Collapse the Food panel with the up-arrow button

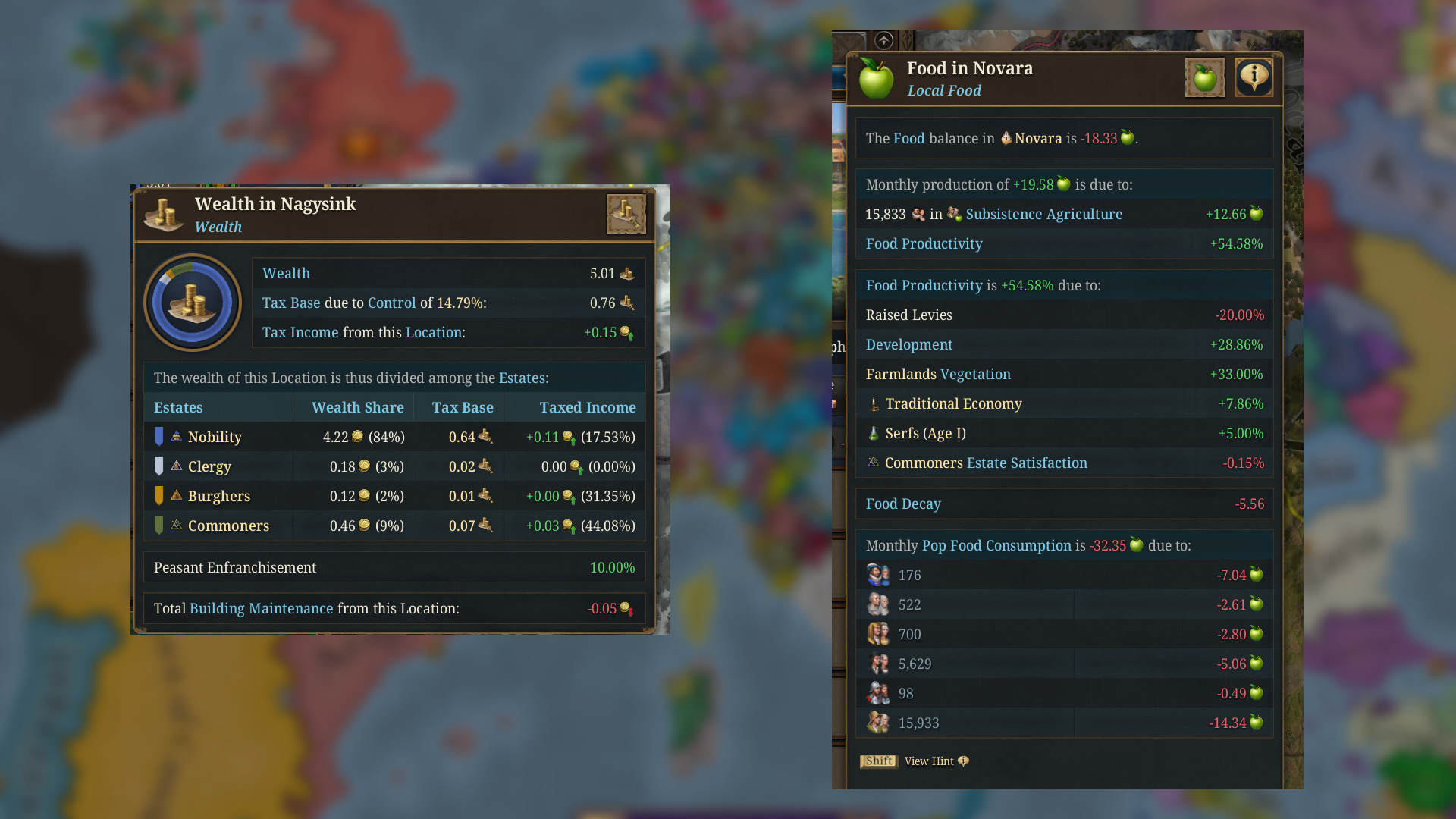click(883, 41)
